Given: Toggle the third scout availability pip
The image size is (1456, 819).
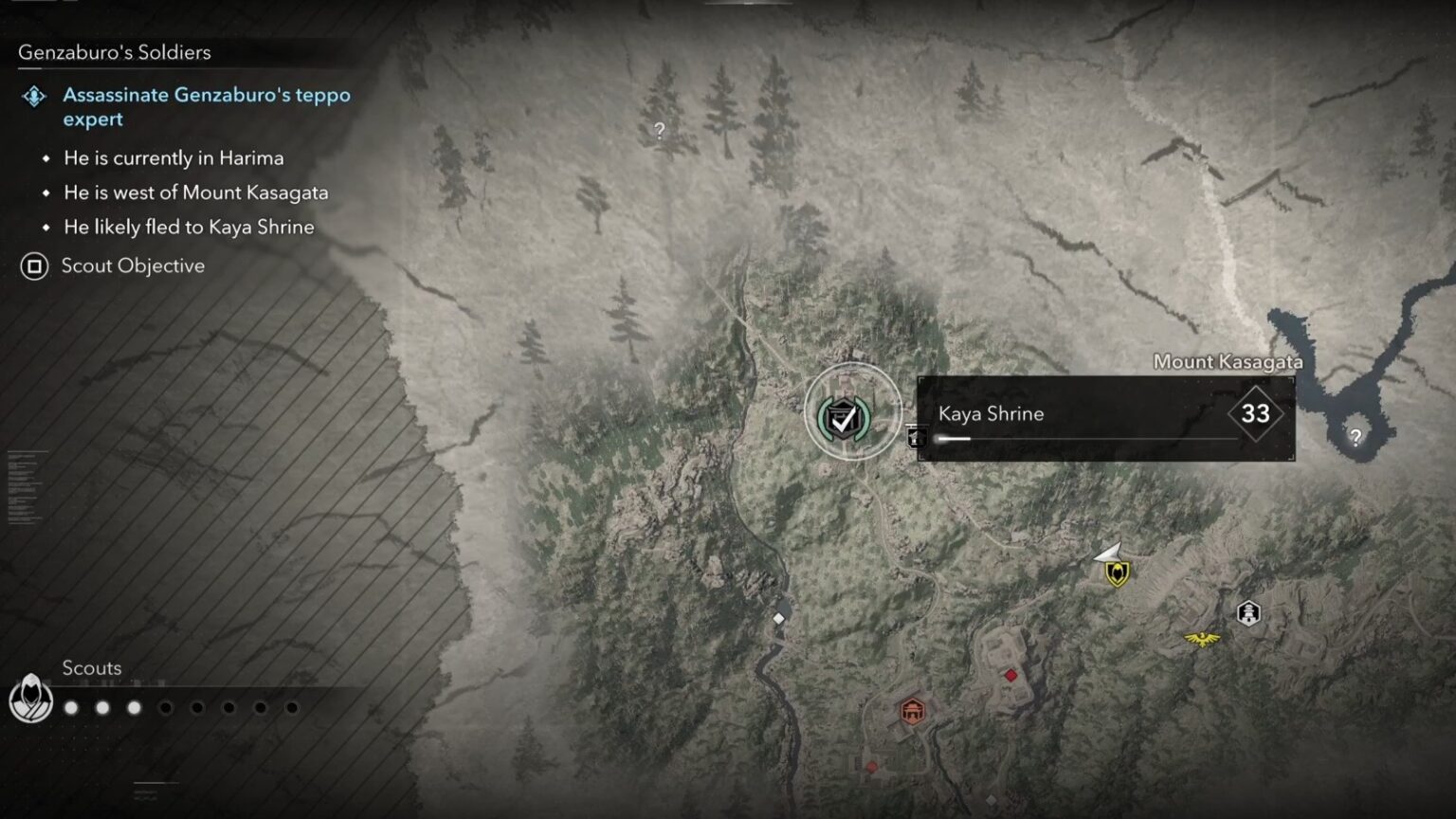Looking at the screenshot, I should [x=136, y=706].
